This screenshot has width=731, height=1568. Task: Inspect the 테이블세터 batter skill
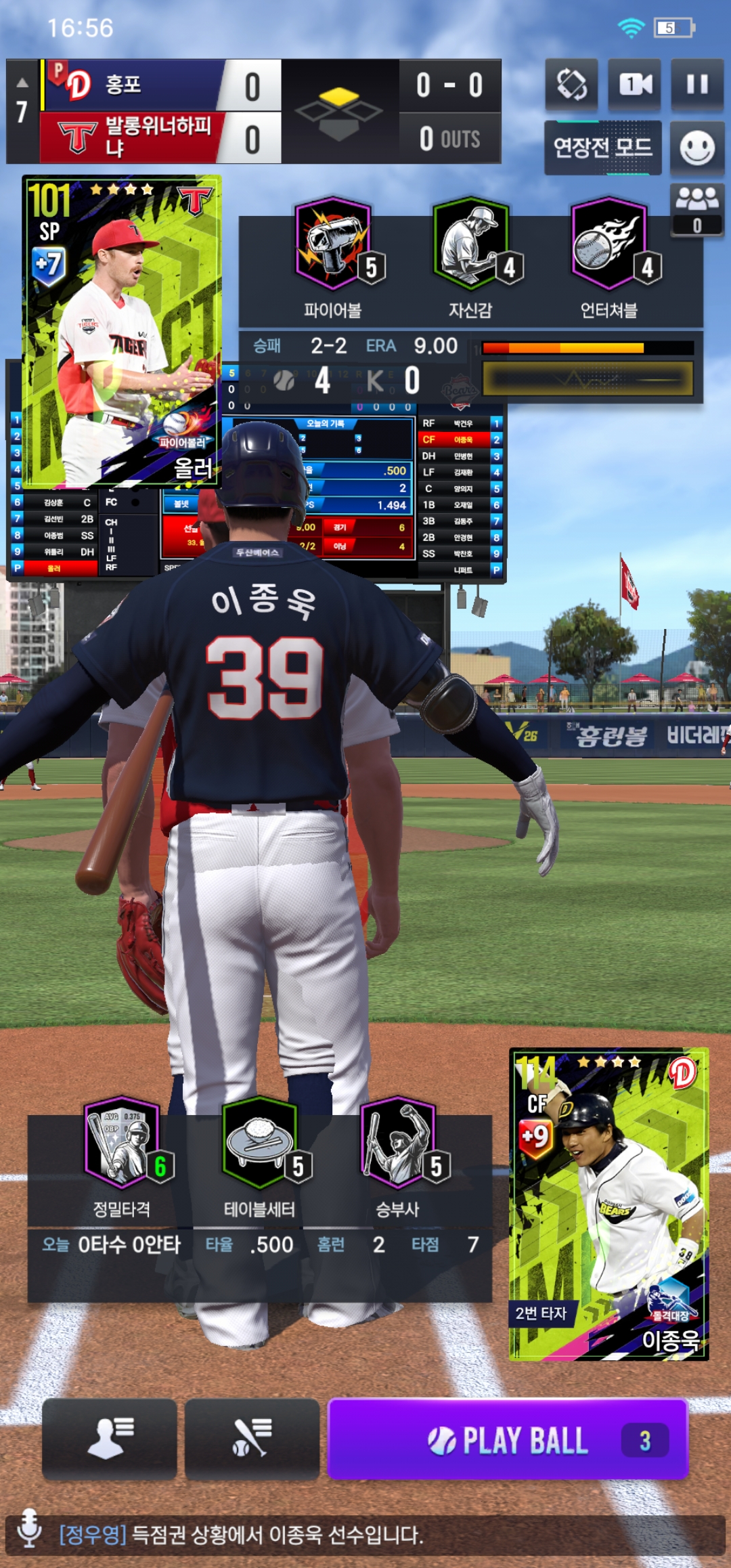coord(260,1144)
